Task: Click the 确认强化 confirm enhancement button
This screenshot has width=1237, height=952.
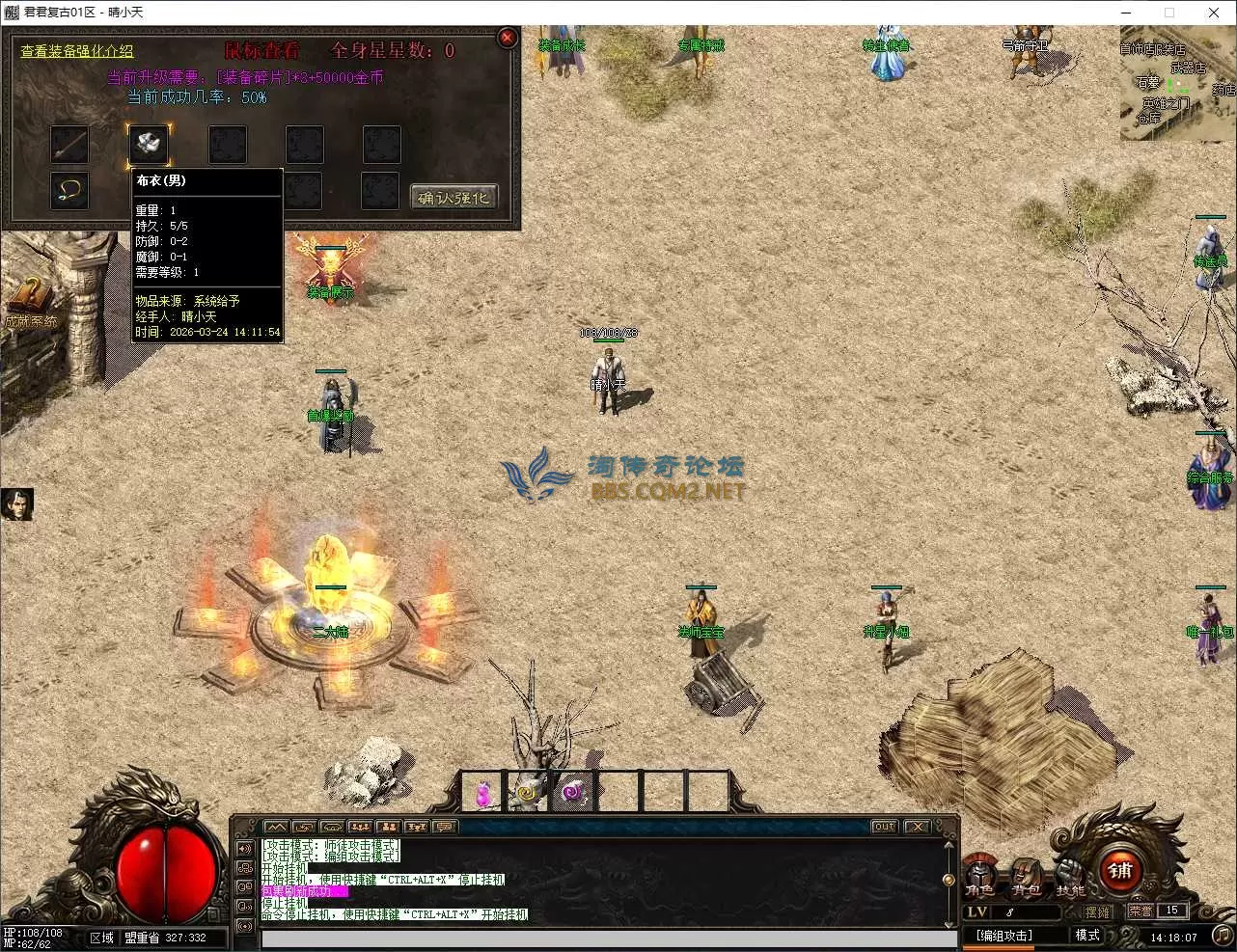Action: click(x=454, y=198)
